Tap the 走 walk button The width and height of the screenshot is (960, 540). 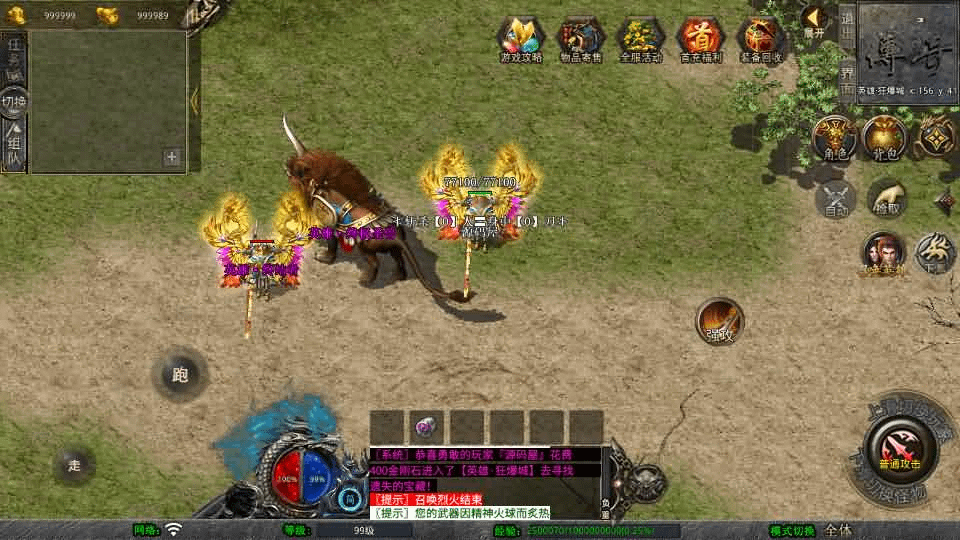75,465
